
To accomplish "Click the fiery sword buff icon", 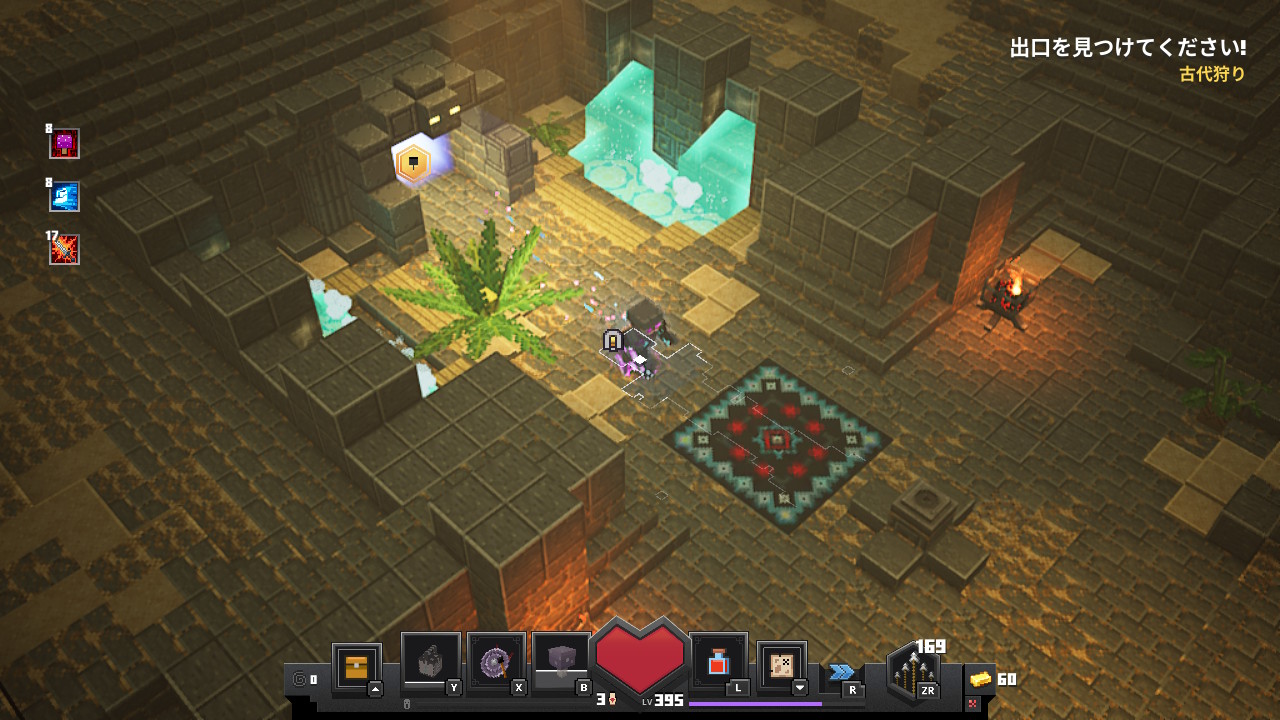I will pos(65,250).
